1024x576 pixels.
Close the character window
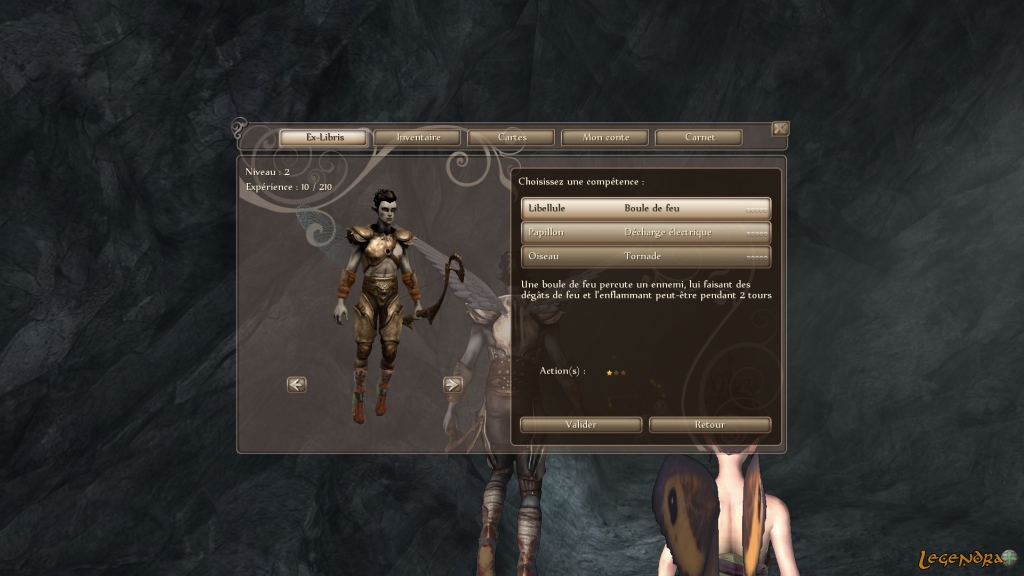(780, 128)
